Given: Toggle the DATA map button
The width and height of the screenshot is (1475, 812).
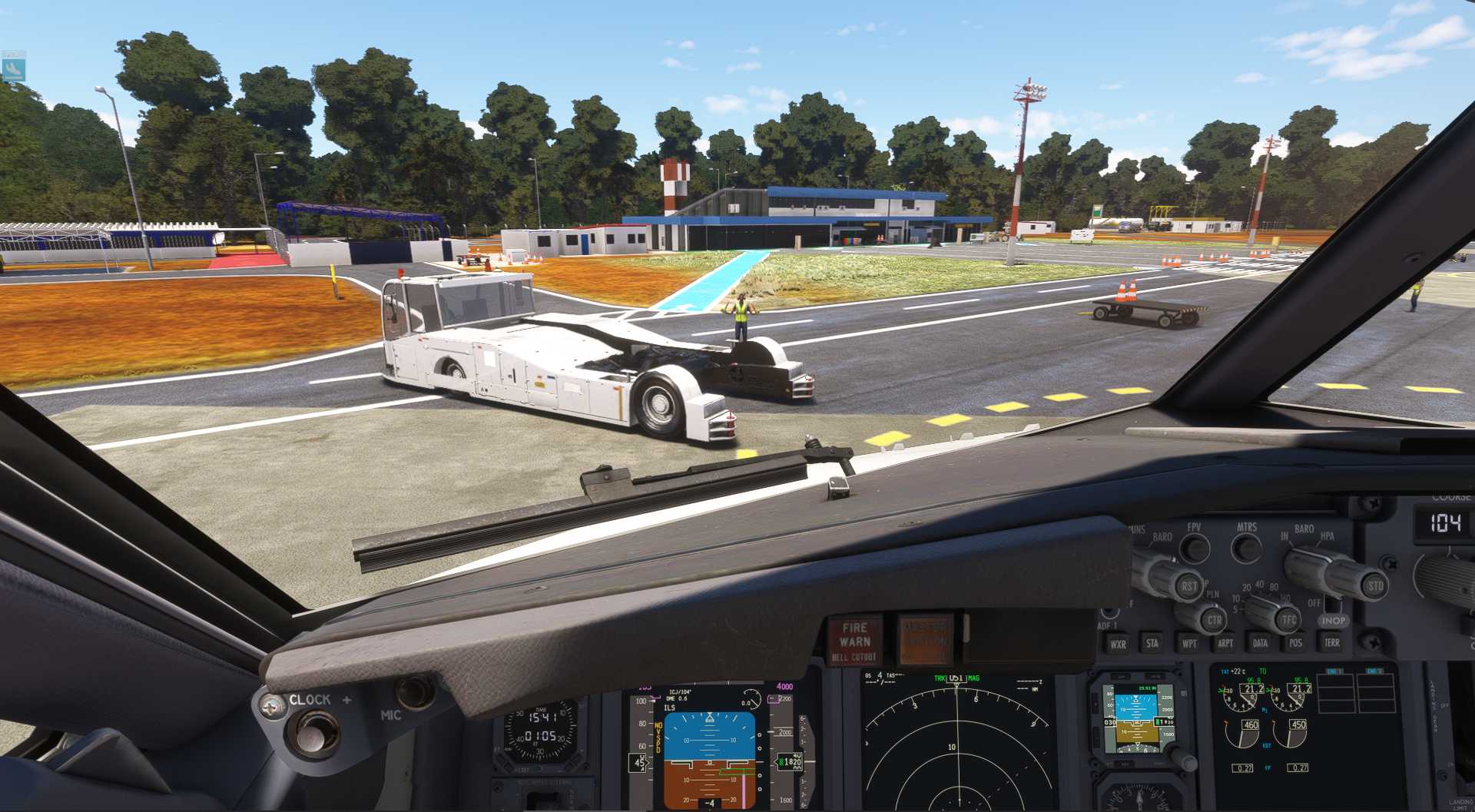Looking at the screenshot, I should pyautogui.click(x=1261, y=643).
